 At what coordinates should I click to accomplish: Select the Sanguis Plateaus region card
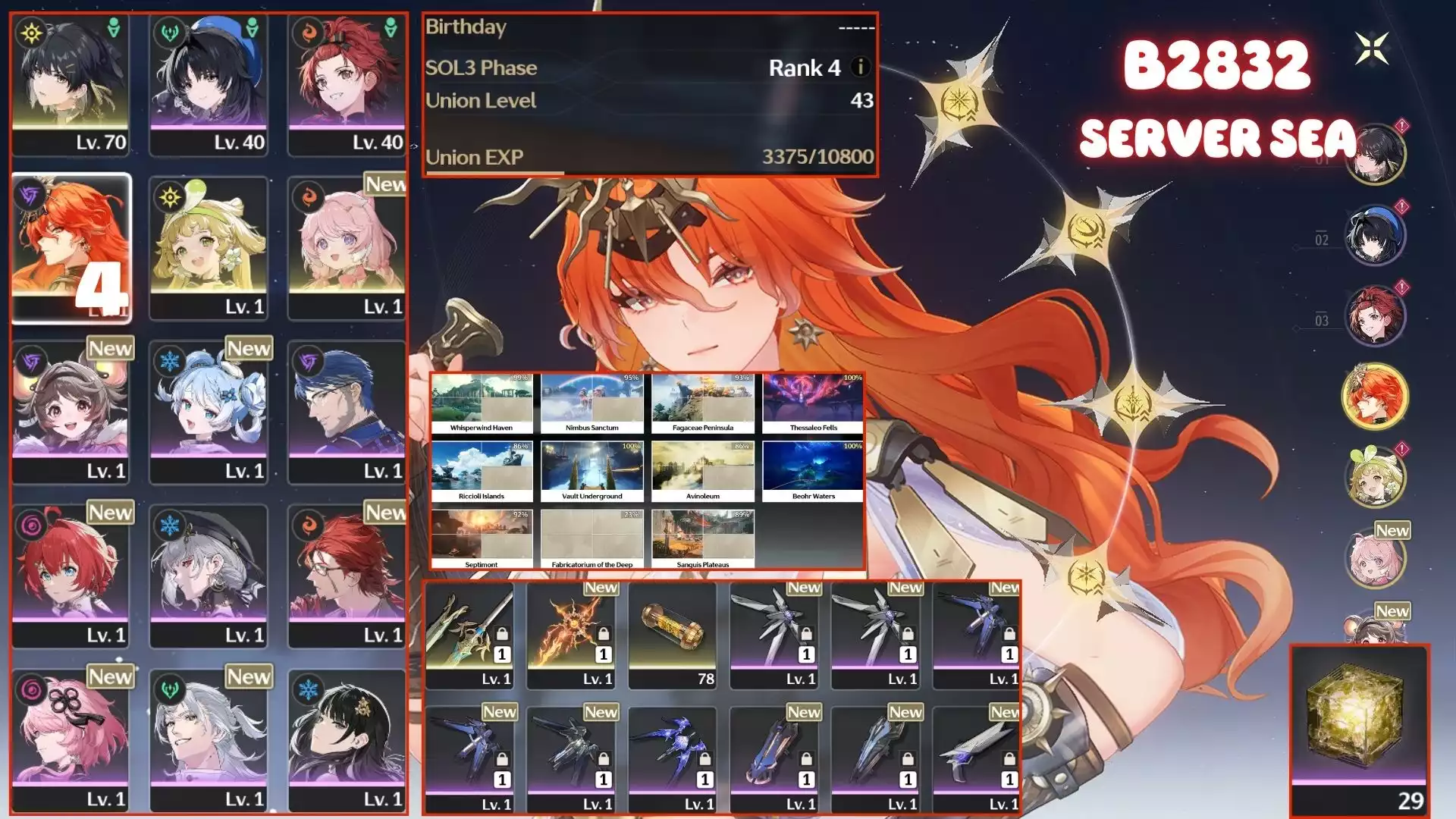703,539
